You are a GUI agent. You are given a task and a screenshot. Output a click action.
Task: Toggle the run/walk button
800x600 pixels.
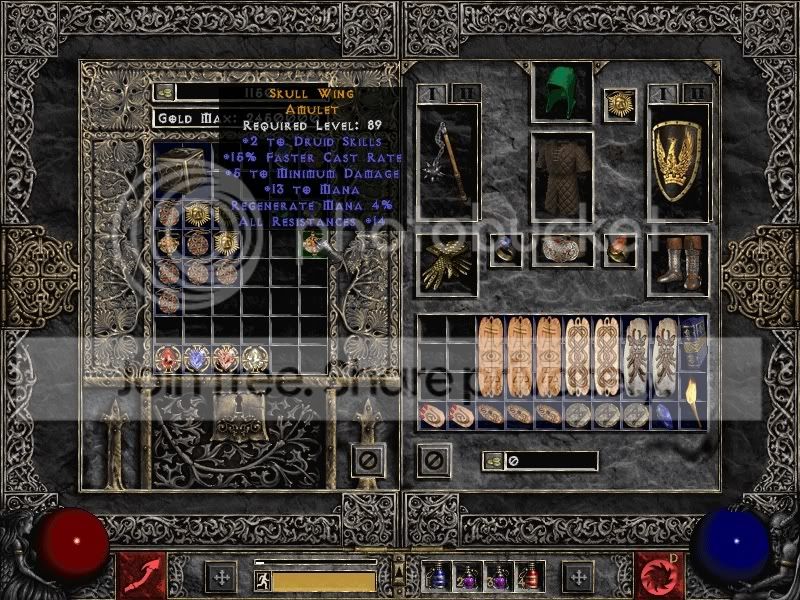coord(262,579)
